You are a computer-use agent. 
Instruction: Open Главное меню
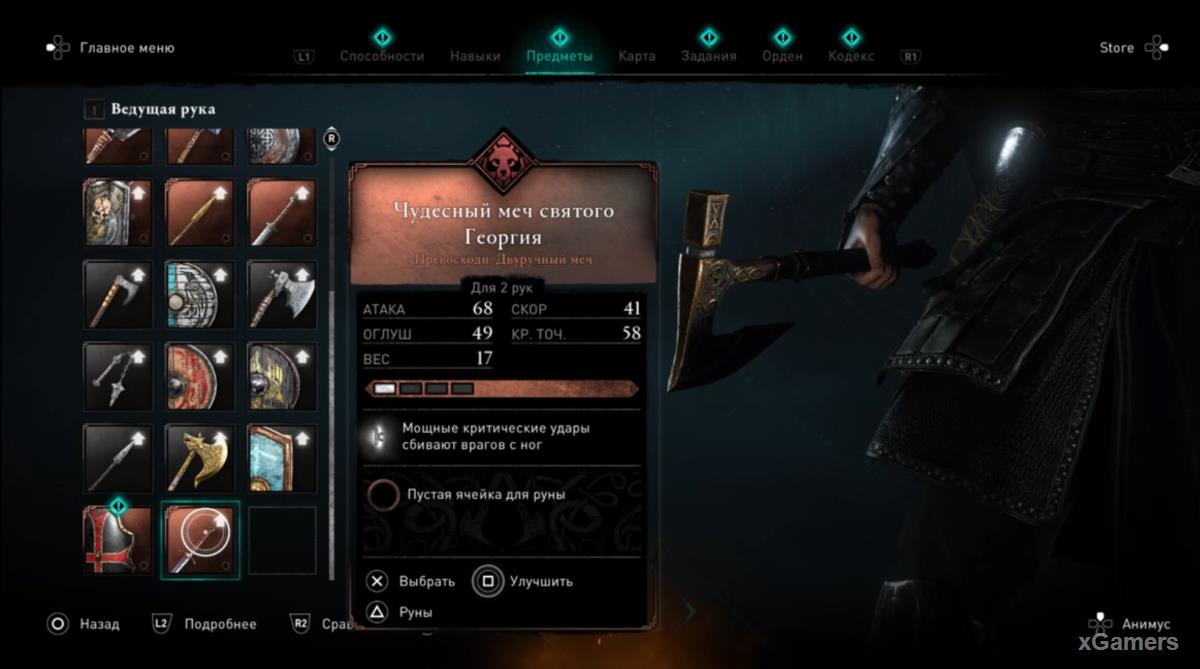coord(127,48)
